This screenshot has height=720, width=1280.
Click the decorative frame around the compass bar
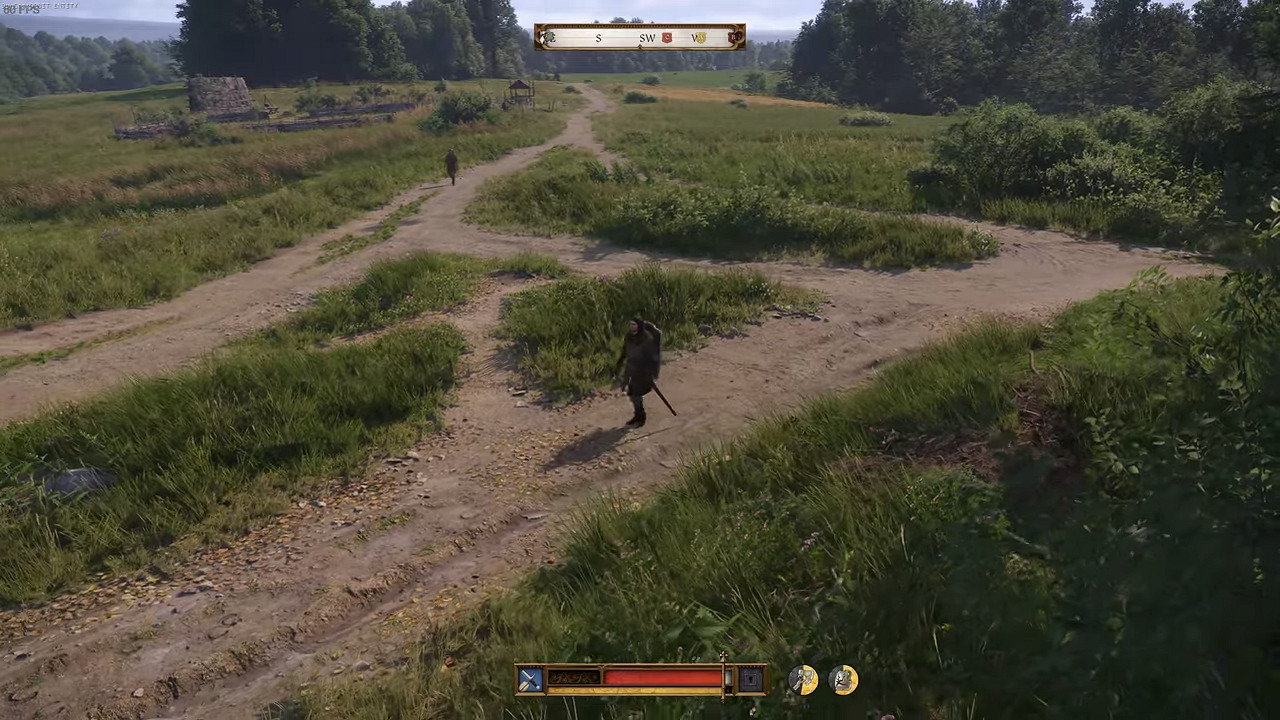(640, 25)
